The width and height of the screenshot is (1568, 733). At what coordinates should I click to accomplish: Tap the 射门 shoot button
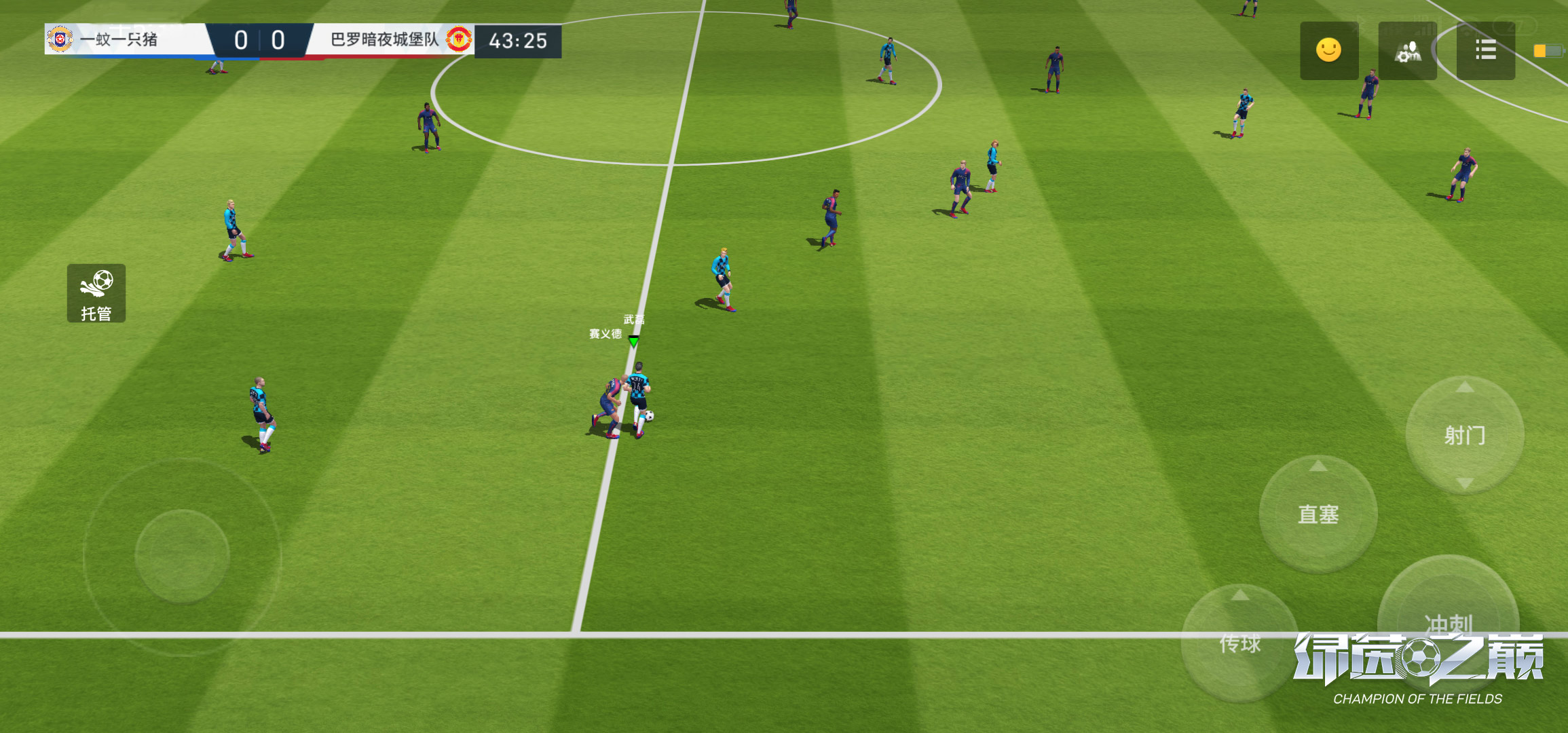[1464, 435]
